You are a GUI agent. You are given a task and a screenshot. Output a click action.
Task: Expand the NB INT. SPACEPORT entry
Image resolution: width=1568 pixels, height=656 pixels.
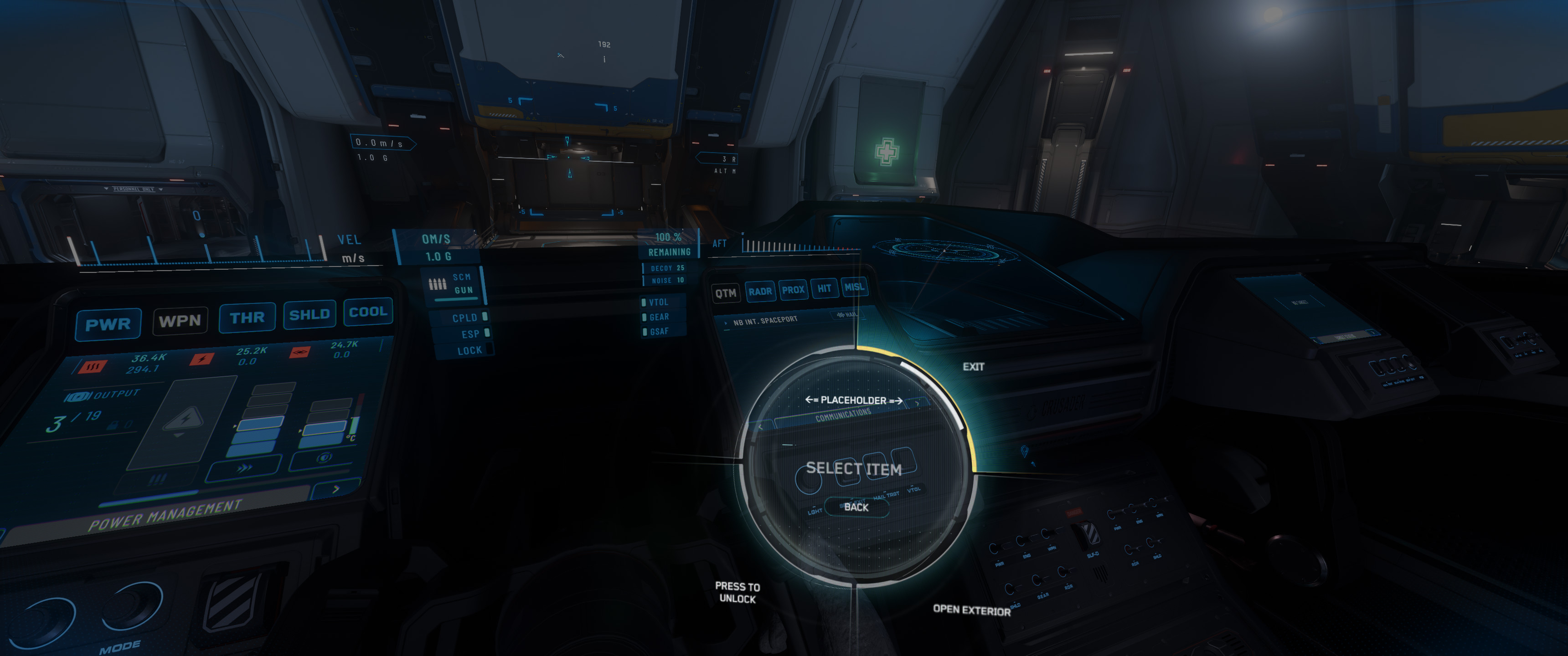point(726,324)
